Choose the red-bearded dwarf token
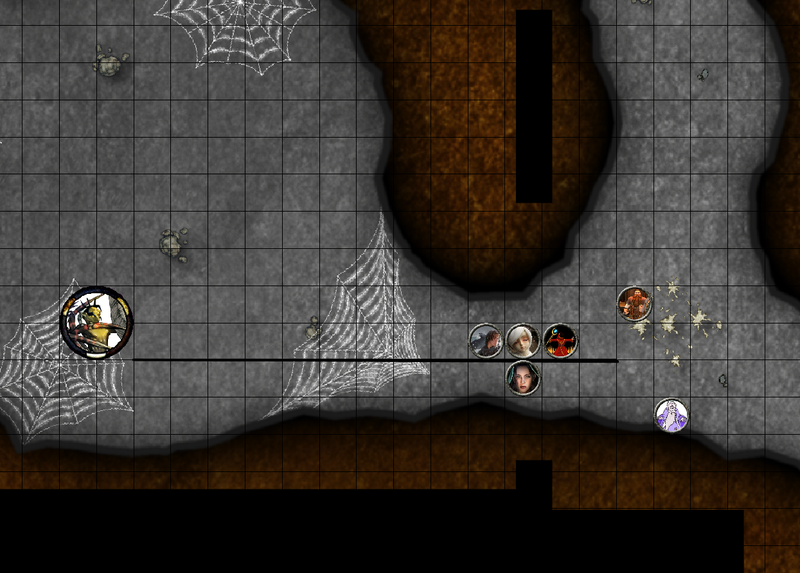Viewport: 800px width, 573px height. pos(634,303)
